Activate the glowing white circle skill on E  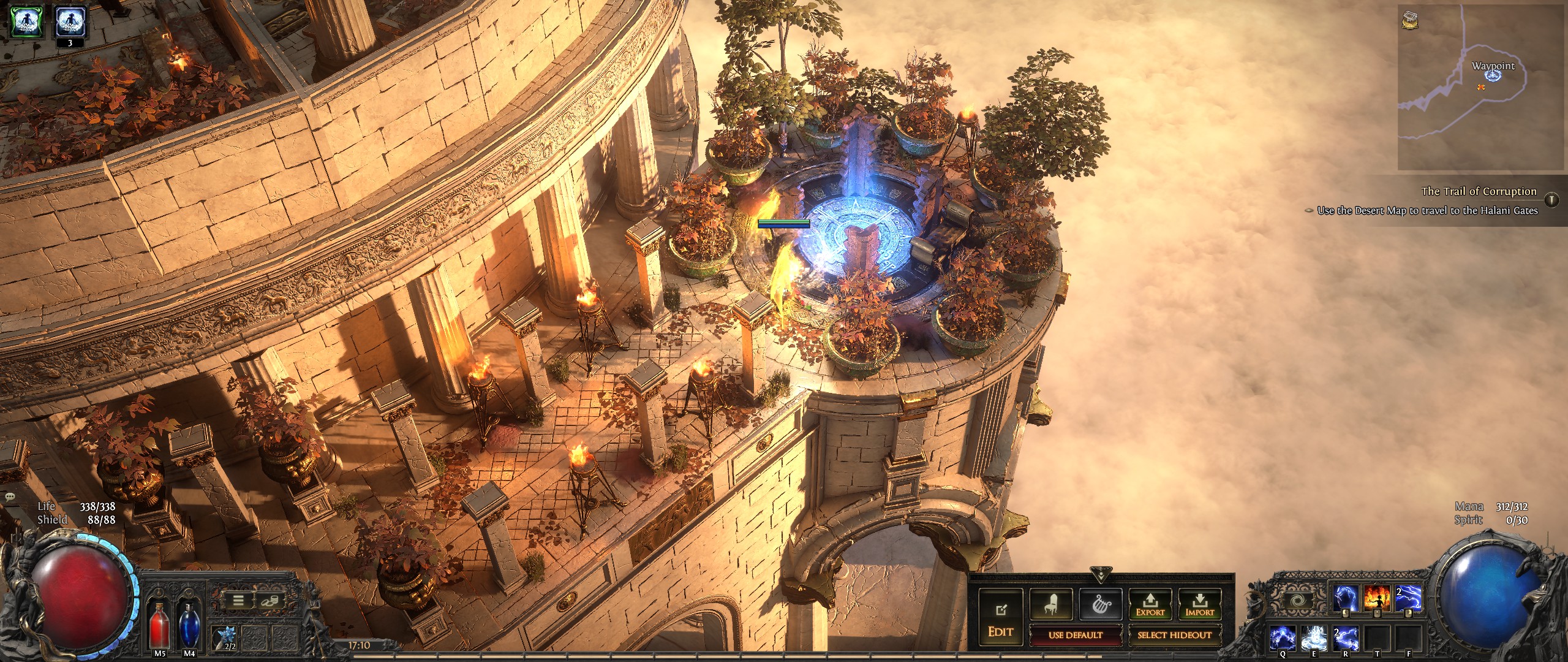(x=1314, y=639)
